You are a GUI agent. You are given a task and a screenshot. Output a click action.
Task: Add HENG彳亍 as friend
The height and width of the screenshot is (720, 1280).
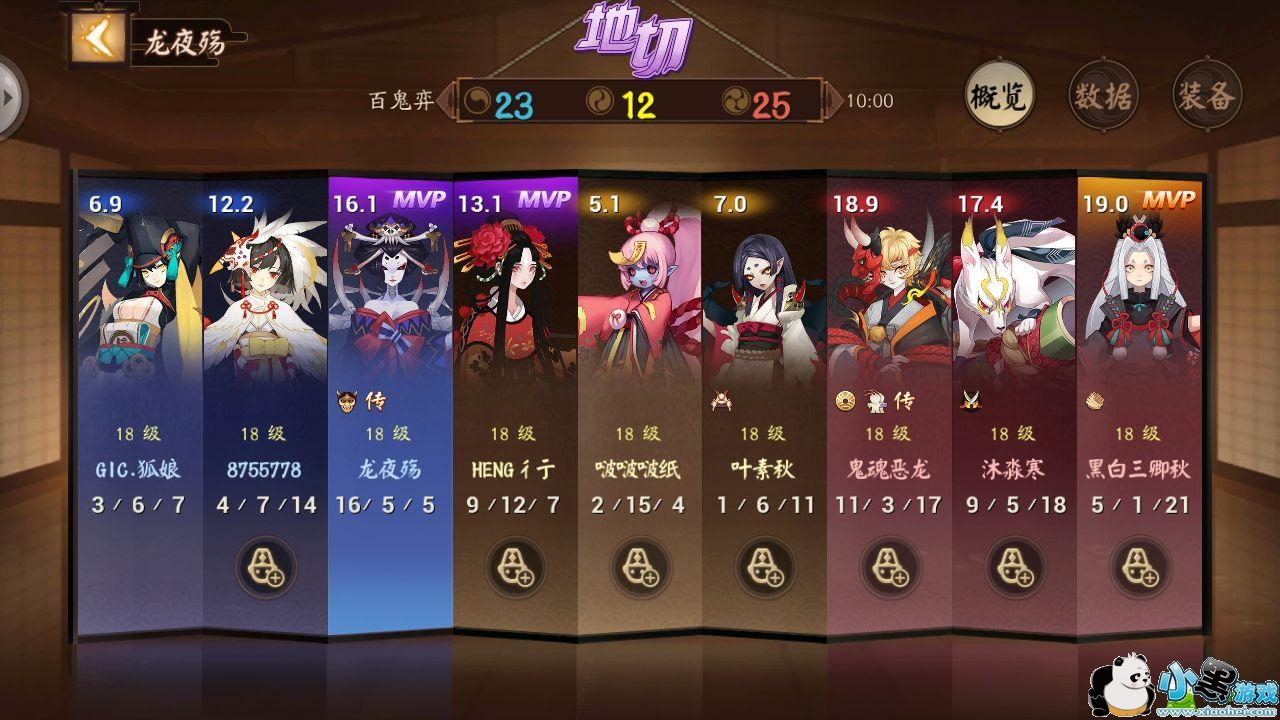pos(515,566)
